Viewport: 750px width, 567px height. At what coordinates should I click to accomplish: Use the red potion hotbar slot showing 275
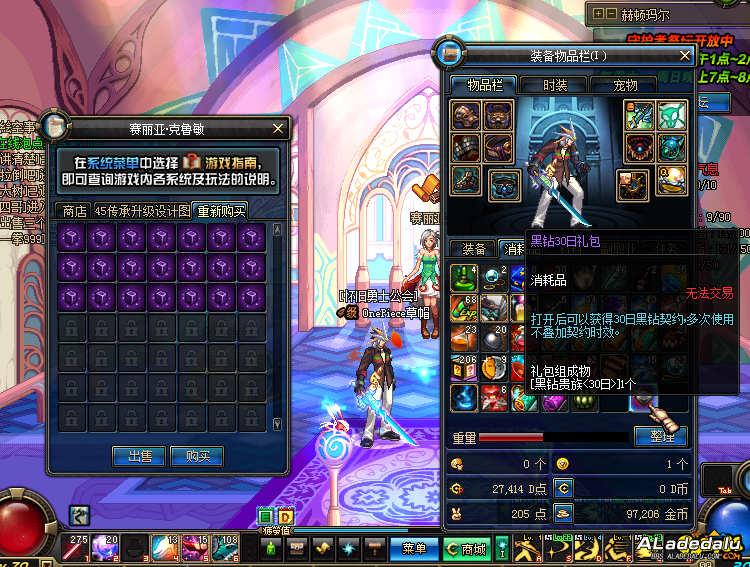click(x=77, y=547)
